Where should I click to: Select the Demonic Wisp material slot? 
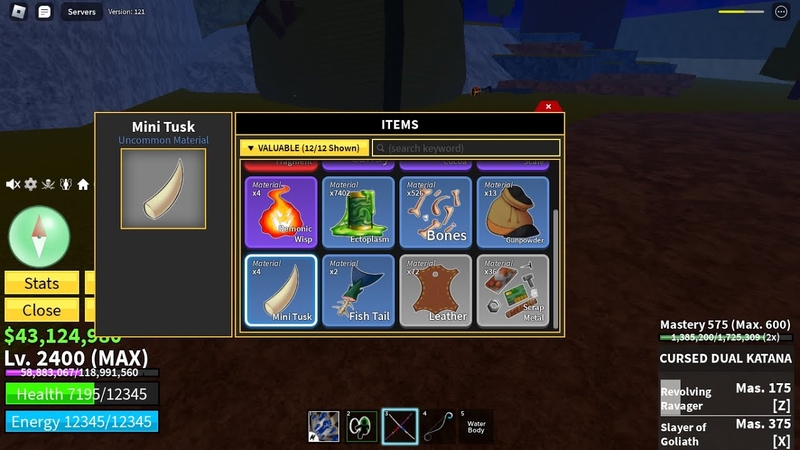coord(281,212)
